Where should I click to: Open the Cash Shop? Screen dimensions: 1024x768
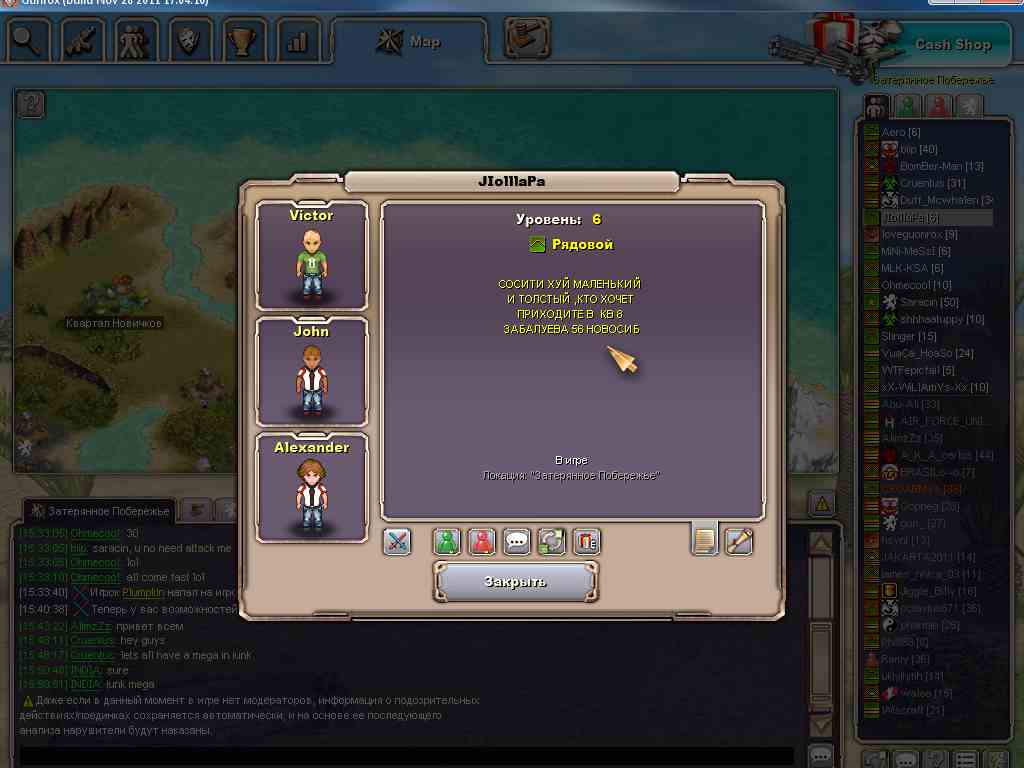951,44
